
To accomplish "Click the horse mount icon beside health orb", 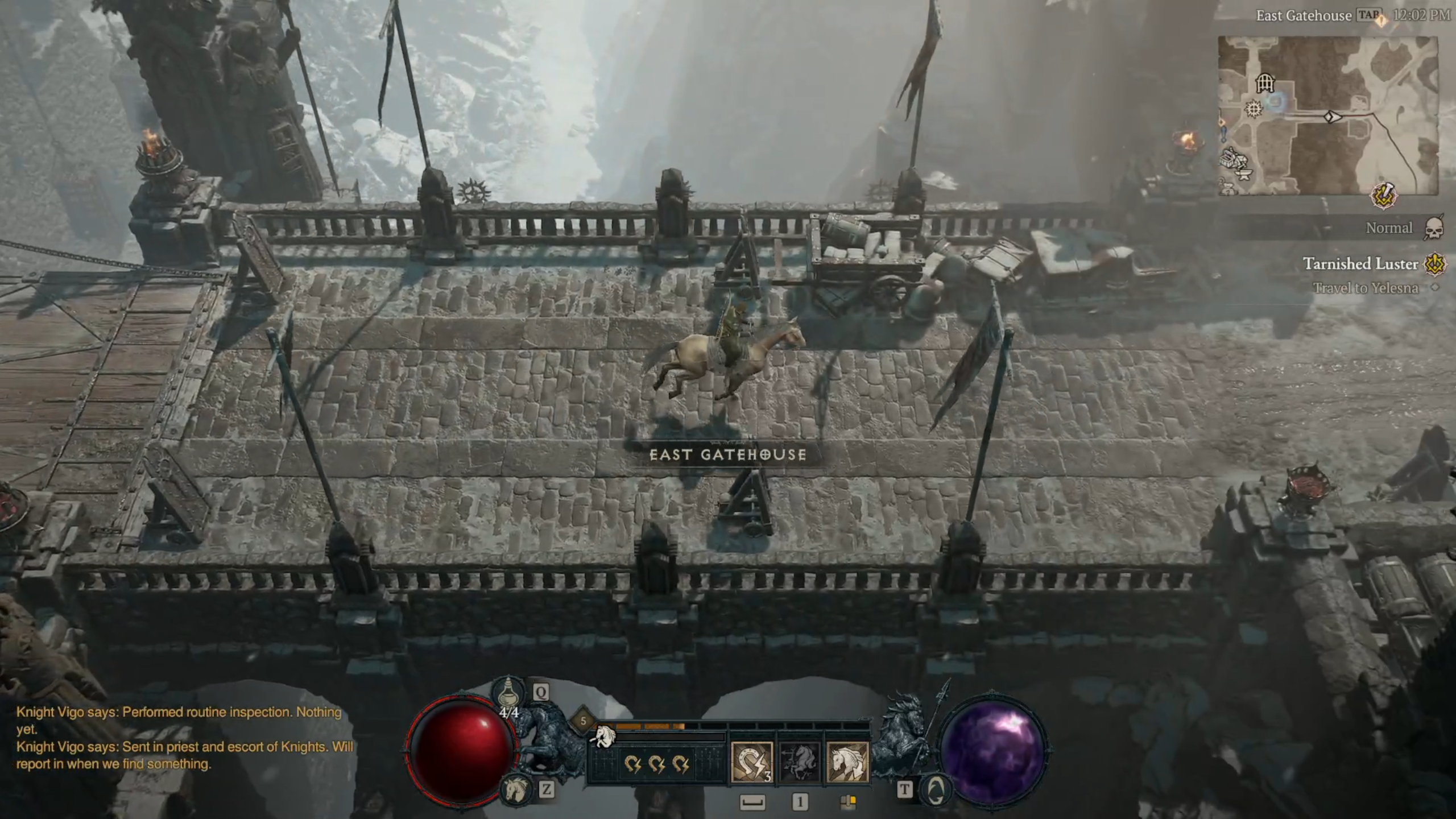I will (516, 789).
